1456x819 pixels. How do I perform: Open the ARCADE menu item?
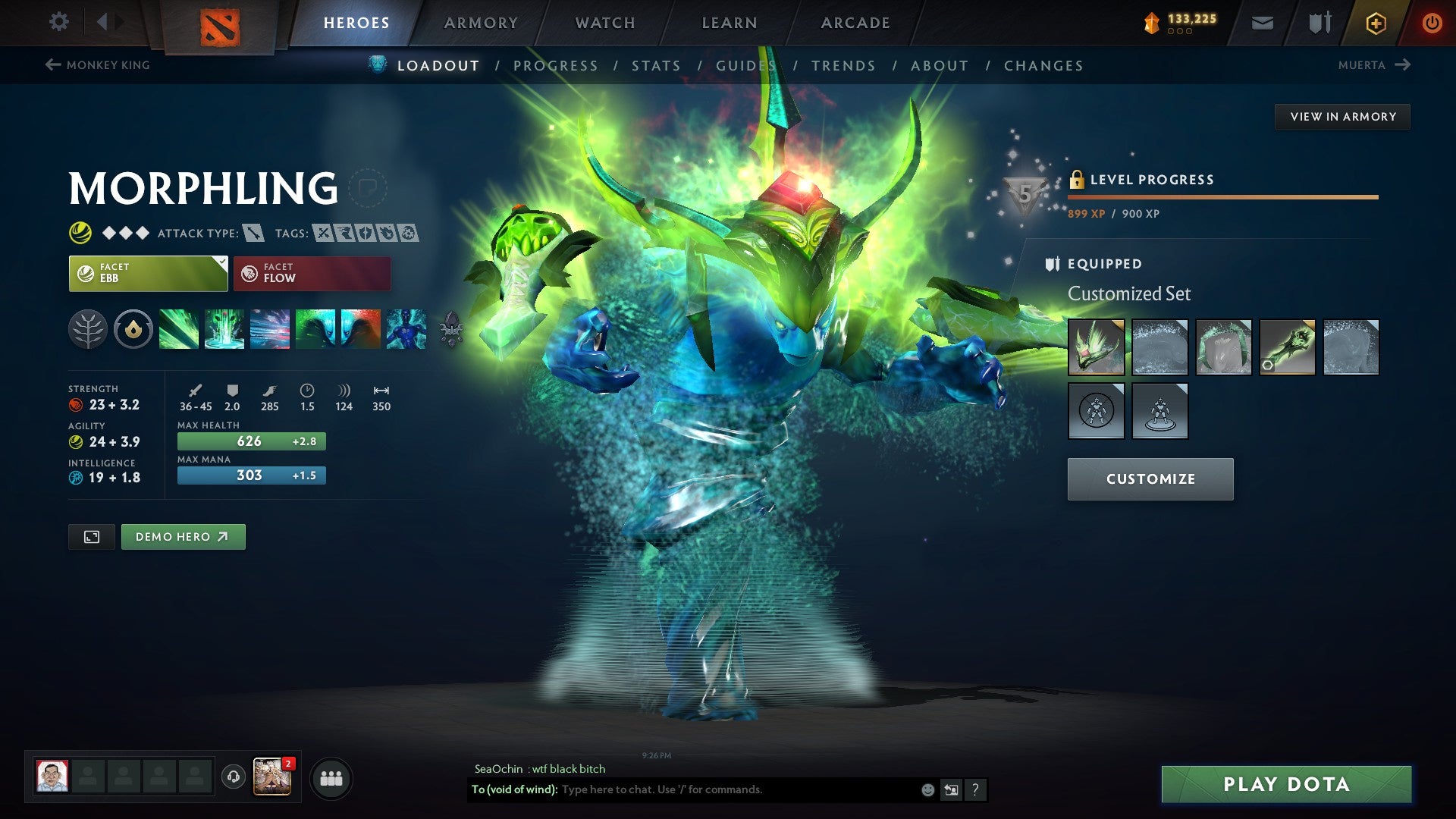[855, 23]
